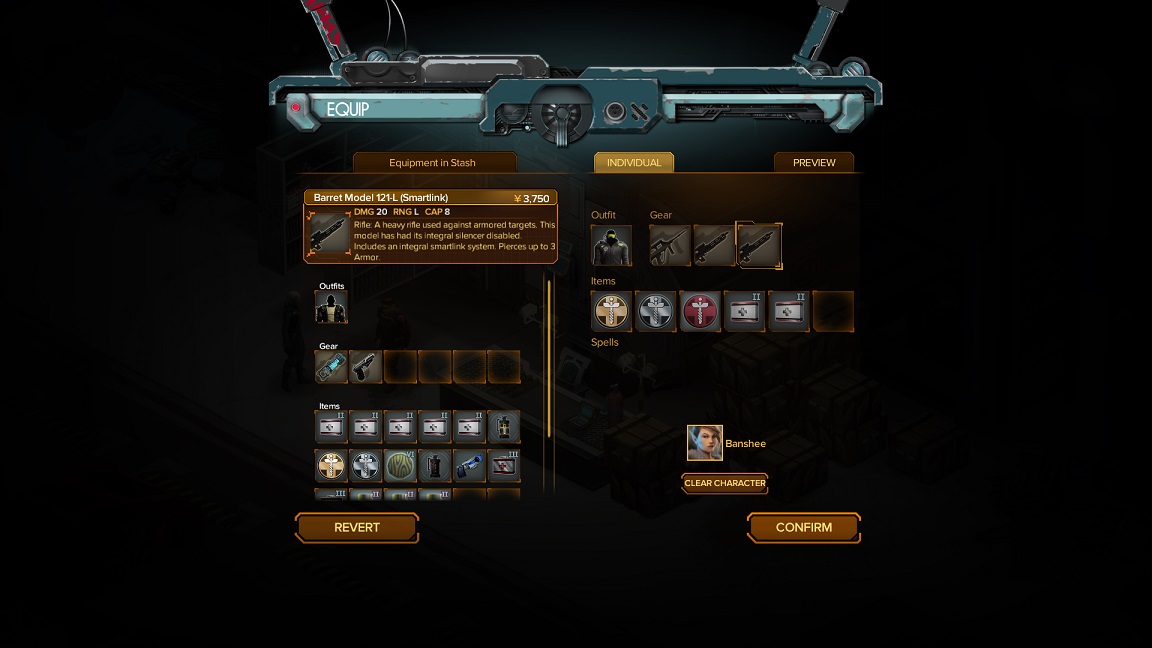Open the Preview tab
1152x648 pixels.
[814, 163]
